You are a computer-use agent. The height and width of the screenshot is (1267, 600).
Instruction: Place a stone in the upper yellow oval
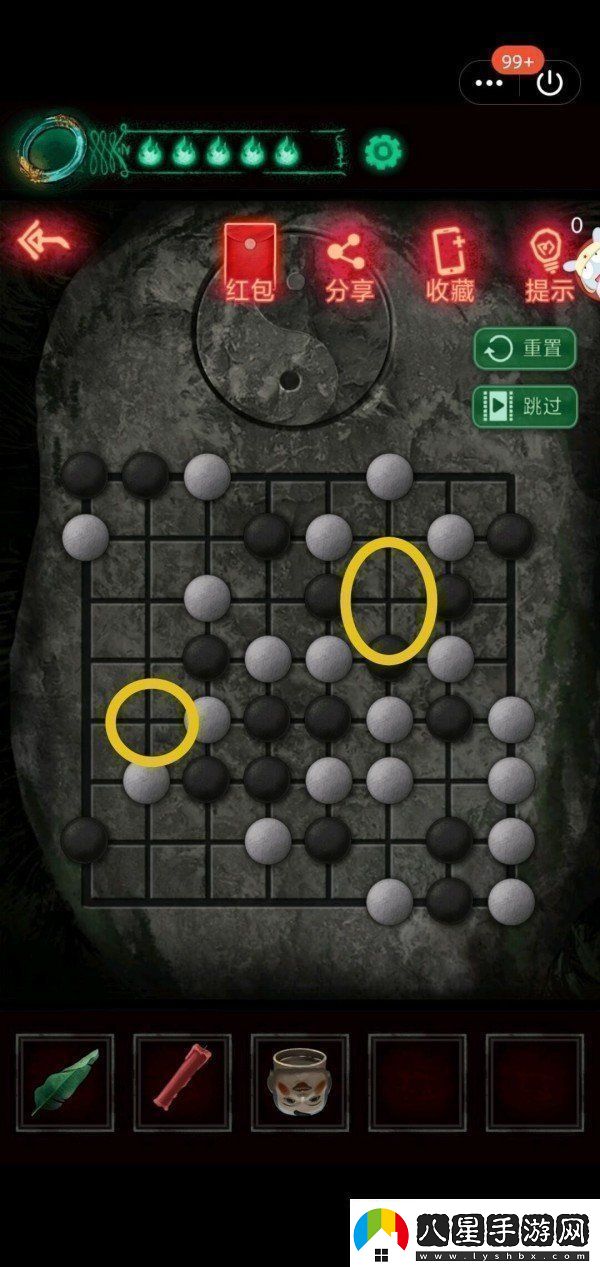[x=389, y=600]
